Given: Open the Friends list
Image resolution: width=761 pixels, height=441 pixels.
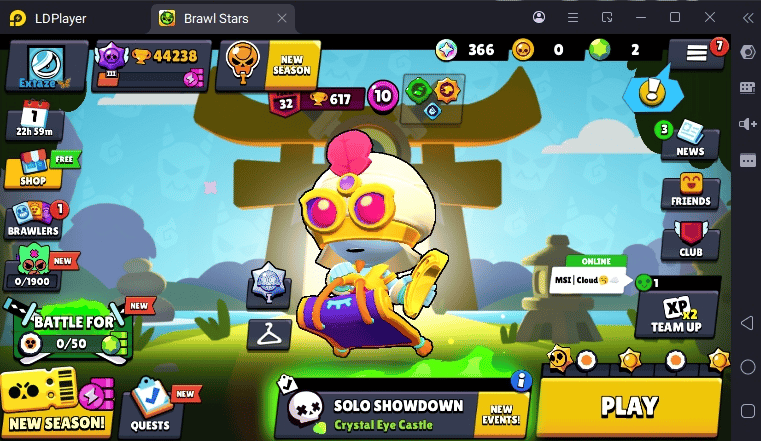Looking at the screenshot, I should click(691, 189).
